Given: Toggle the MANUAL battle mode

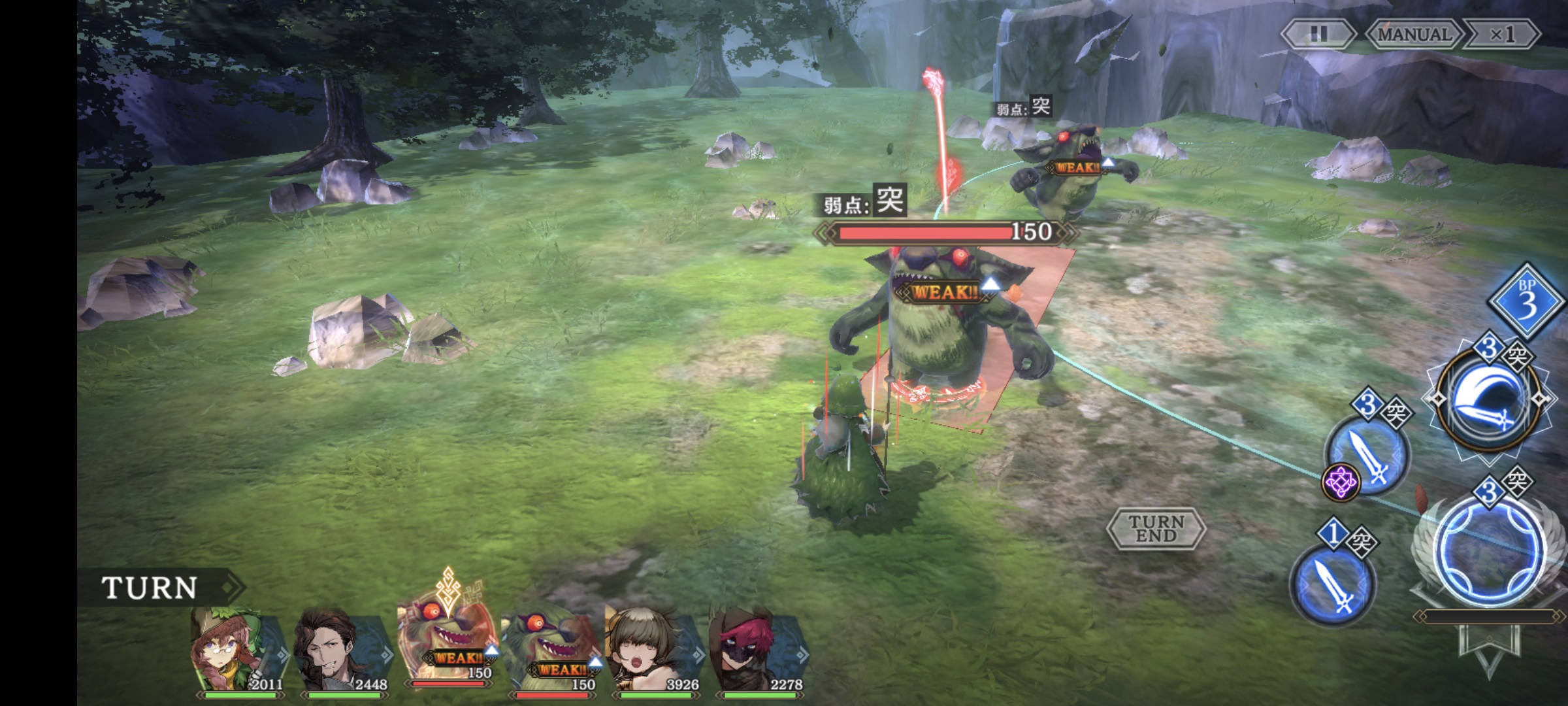Looking at the screenshot, I should 1414,34.
